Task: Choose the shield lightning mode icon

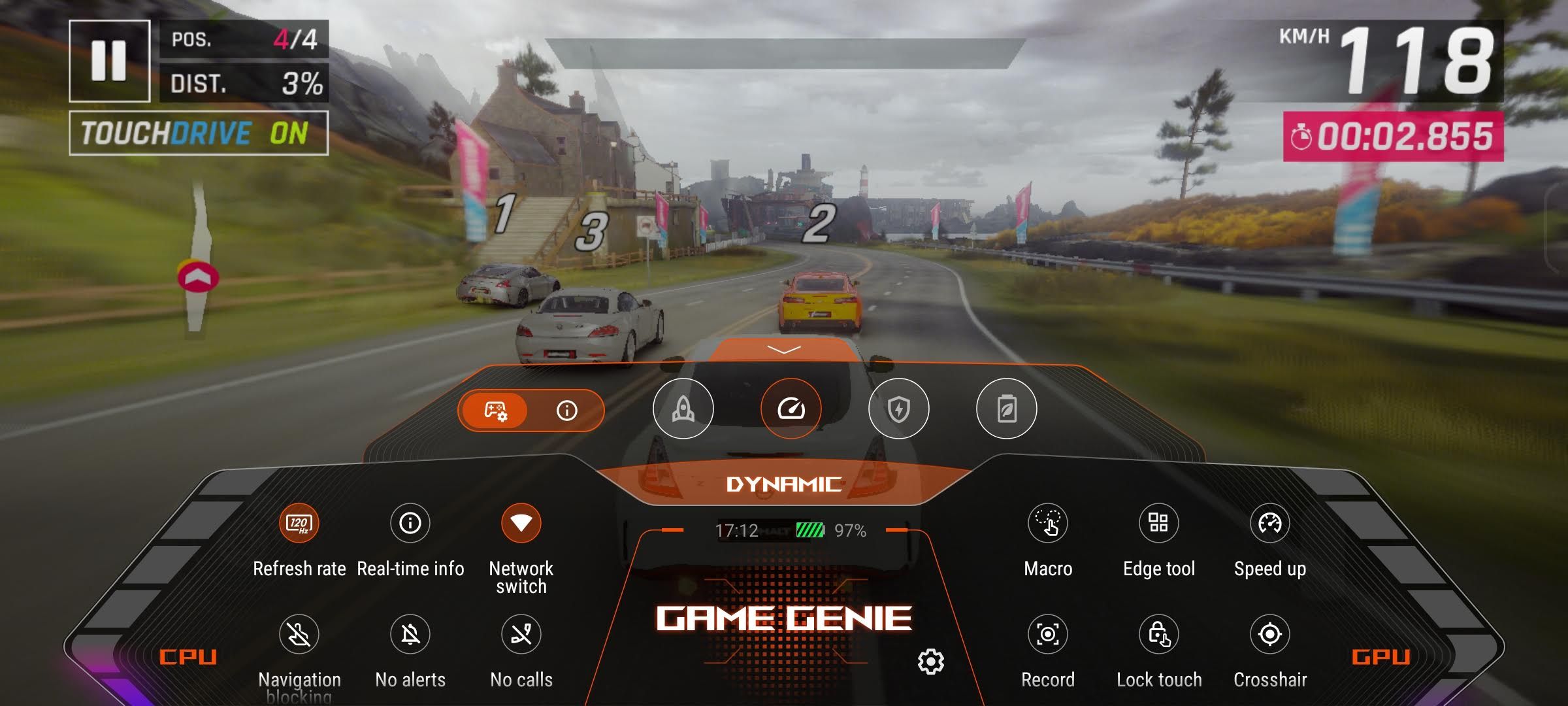Action: coord(898,409)
